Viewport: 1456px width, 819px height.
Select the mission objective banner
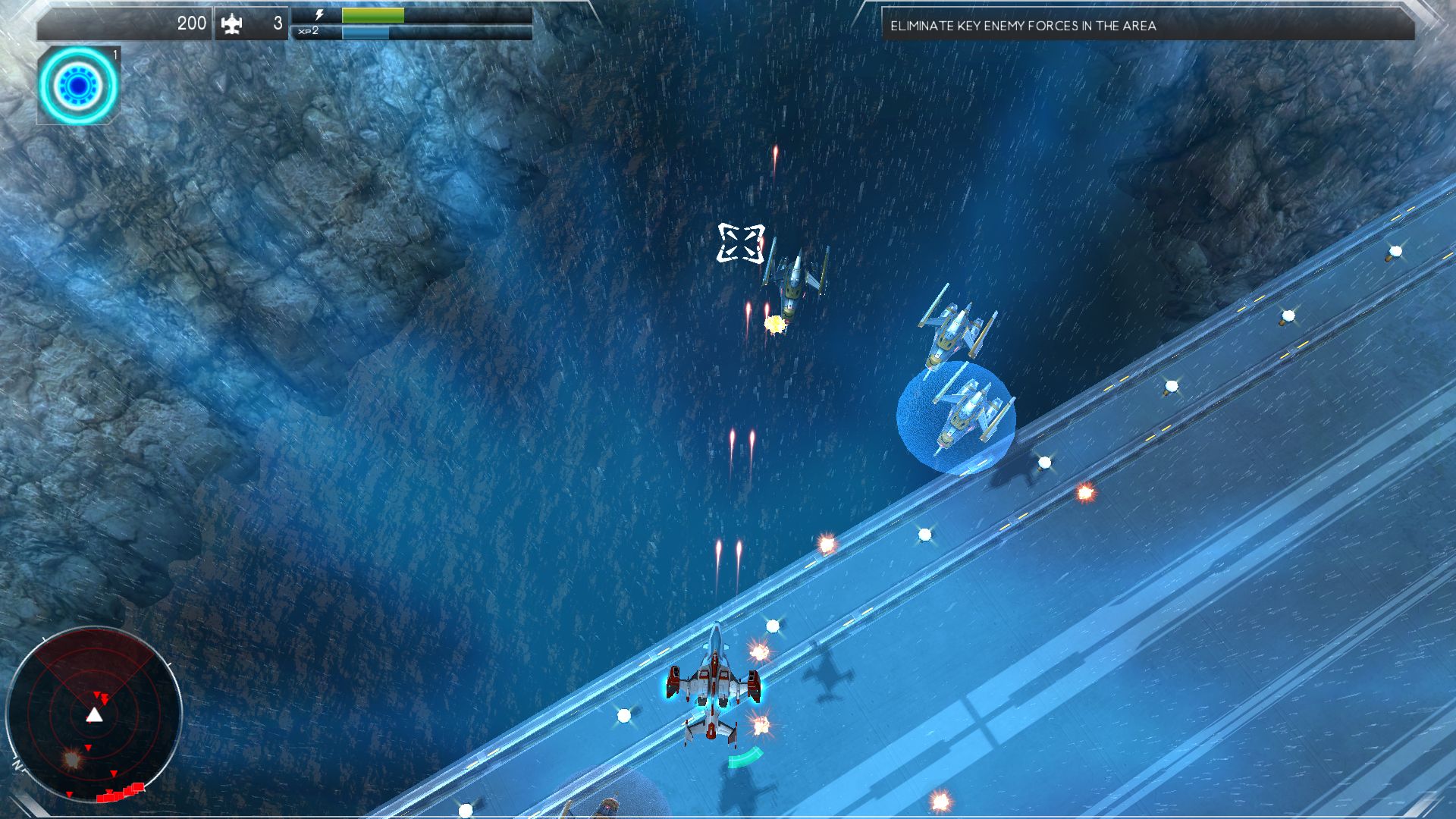point(1147,26)
